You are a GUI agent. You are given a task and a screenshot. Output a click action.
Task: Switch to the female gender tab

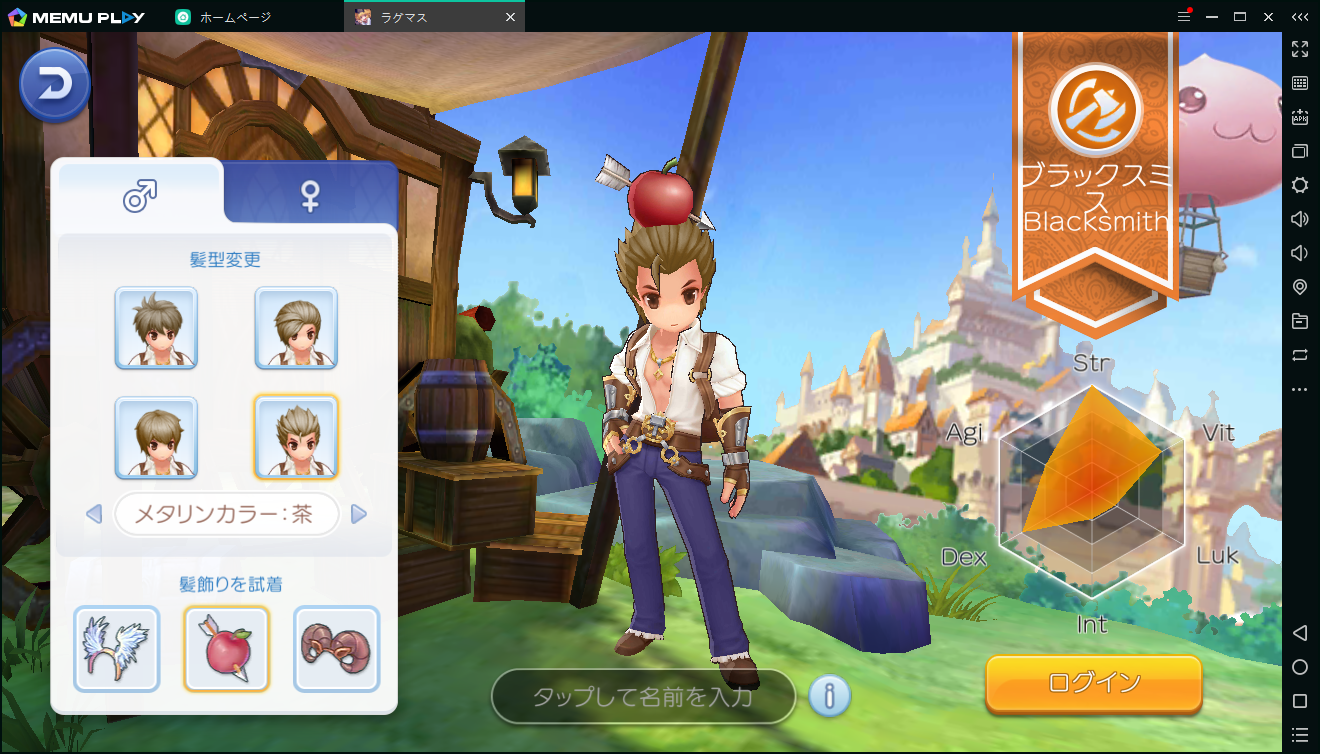pos(311,195)
